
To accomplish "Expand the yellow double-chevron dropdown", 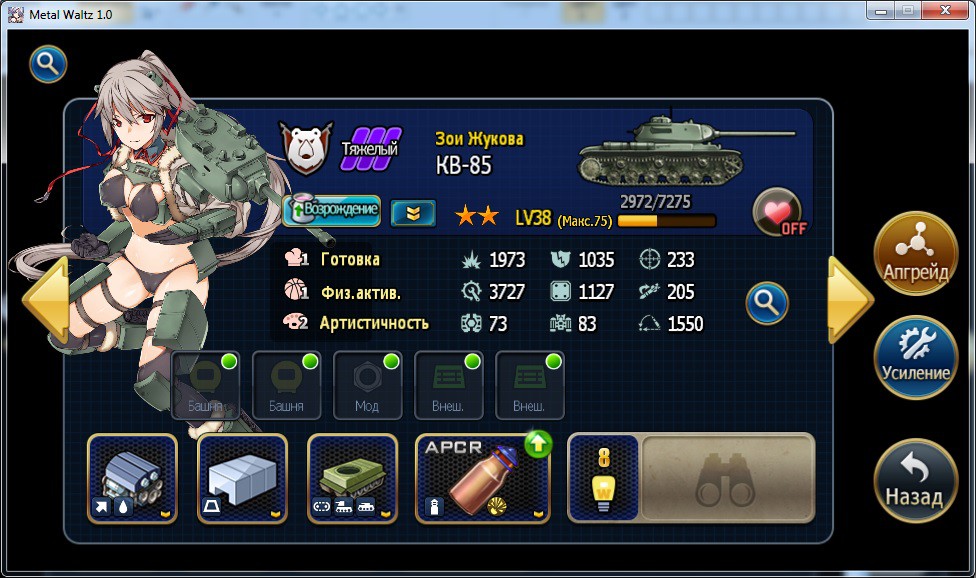I will [412, 212].
